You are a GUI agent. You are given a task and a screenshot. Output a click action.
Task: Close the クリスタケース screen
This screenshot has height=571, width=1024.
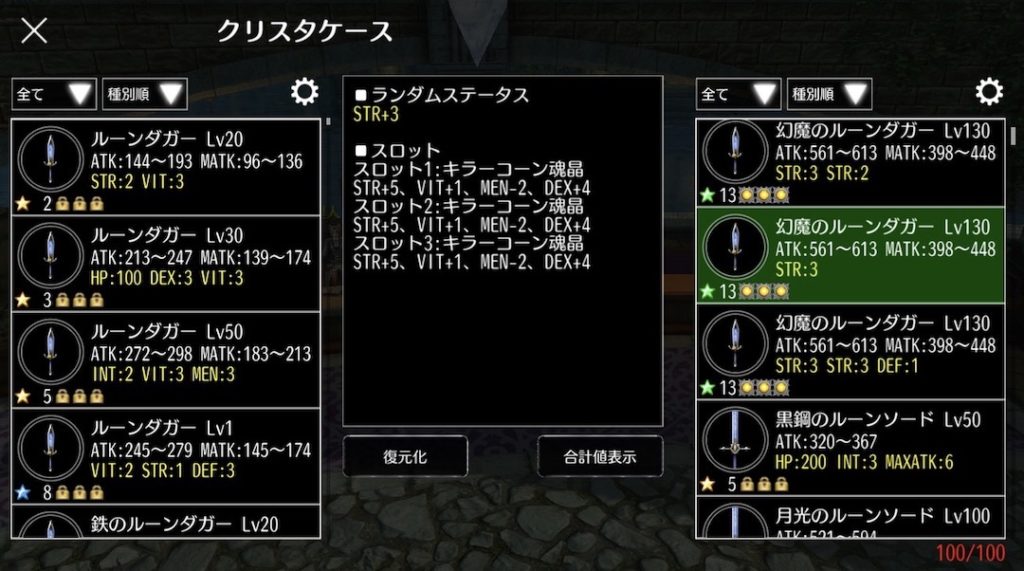coord(34,31)
